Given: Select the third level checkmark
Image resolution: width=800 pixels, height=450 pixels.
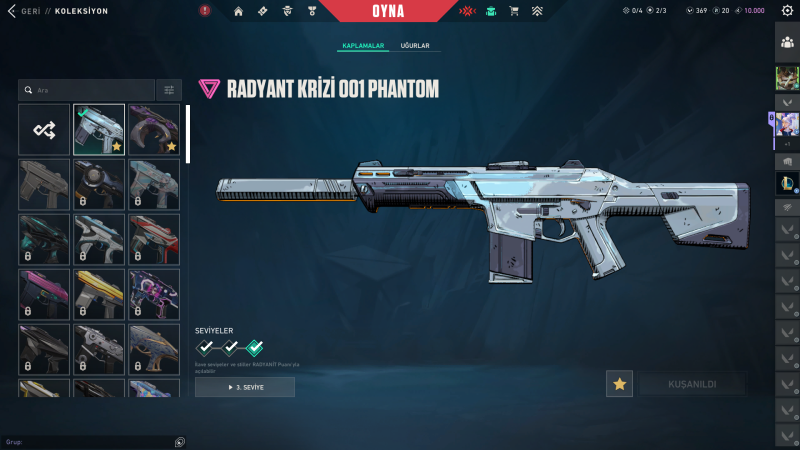Looking at the screenshot, I should pyautogui.click(x=255, y=348).
